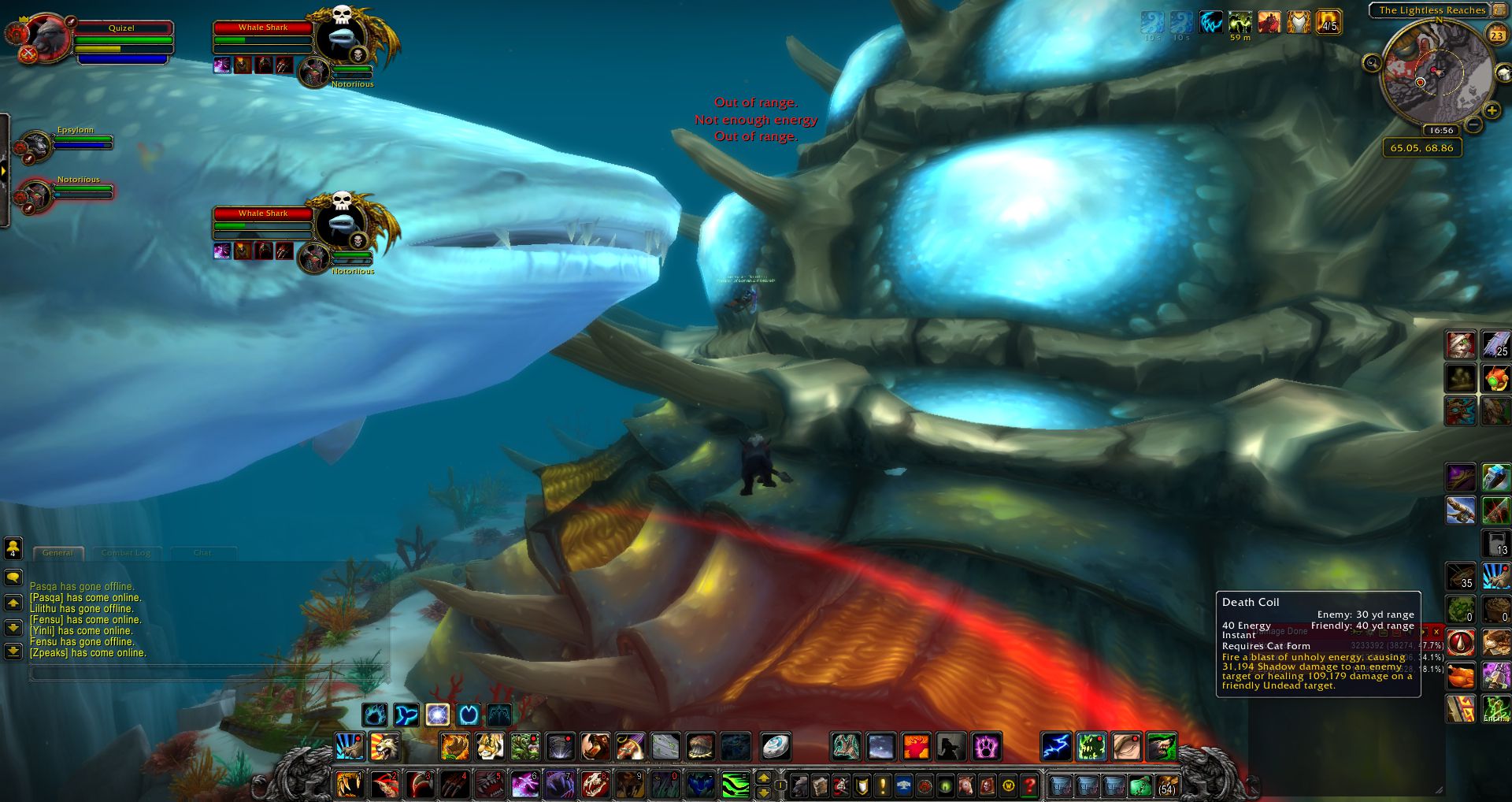Activate the blue cat paw form
The height and width of the screenshot is (802, 1512).
click(x=375, y=715)
